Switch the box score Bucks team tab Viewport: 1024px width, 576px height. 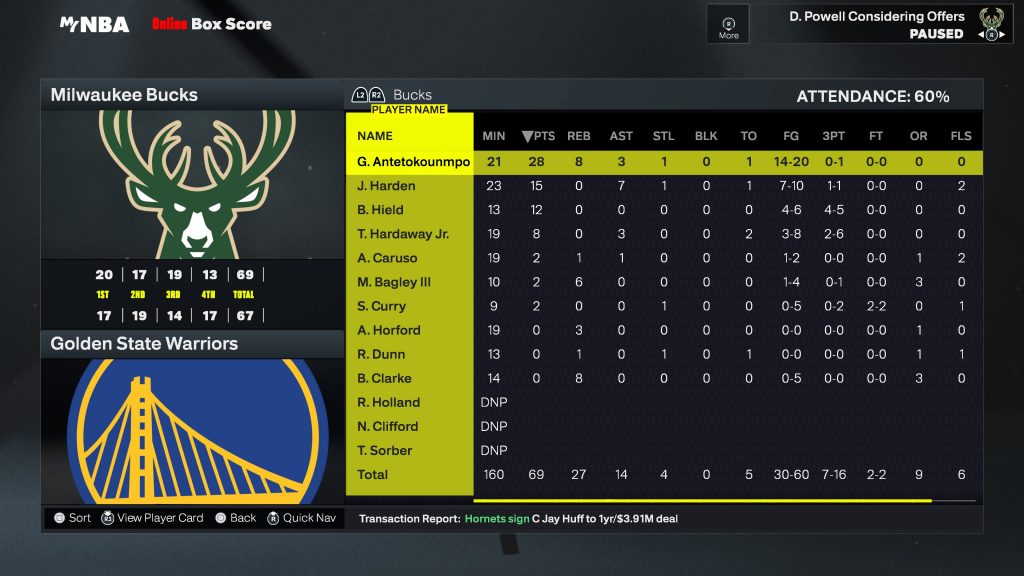412,95
